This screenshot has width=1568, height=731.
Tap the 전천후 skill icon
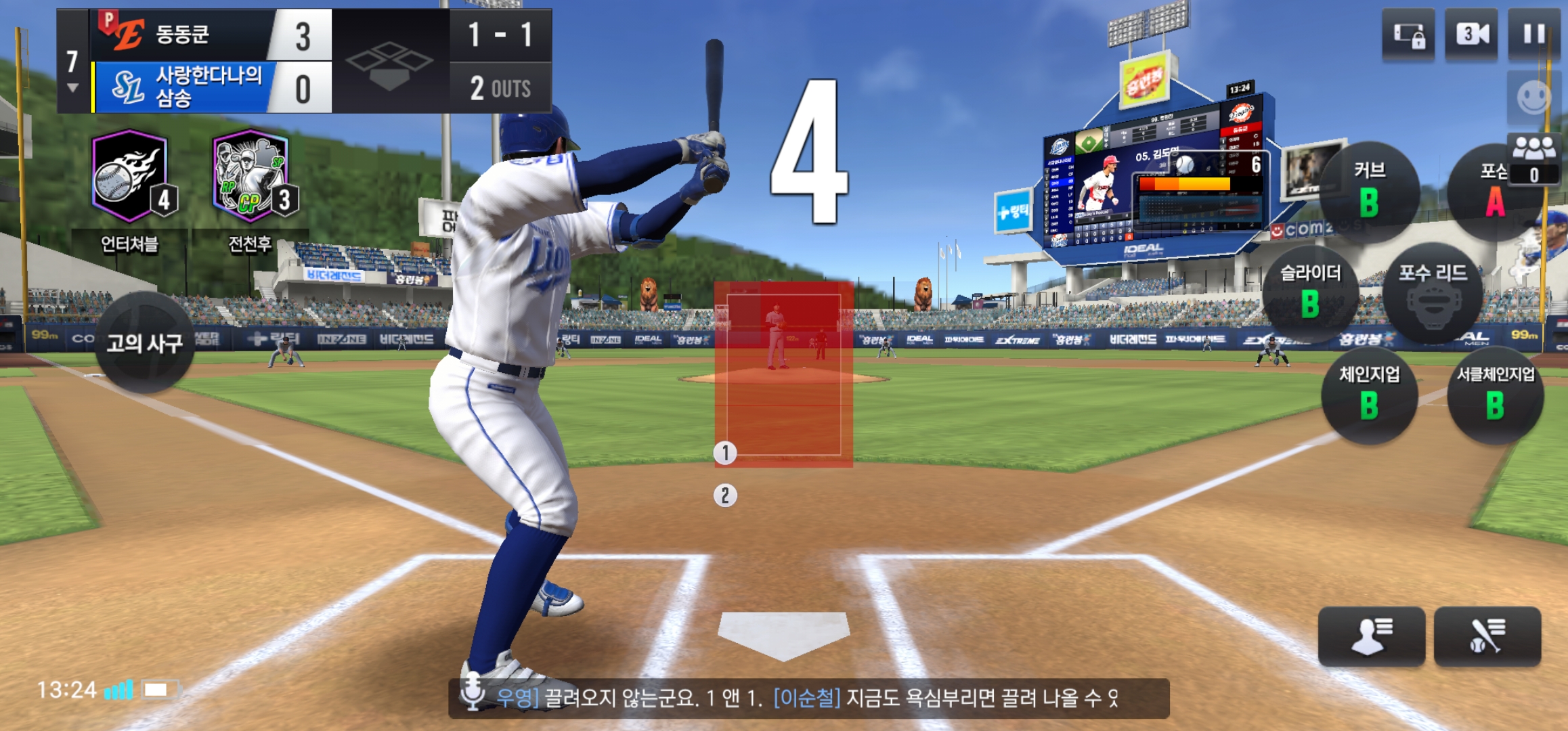click(x=251, y=177)
